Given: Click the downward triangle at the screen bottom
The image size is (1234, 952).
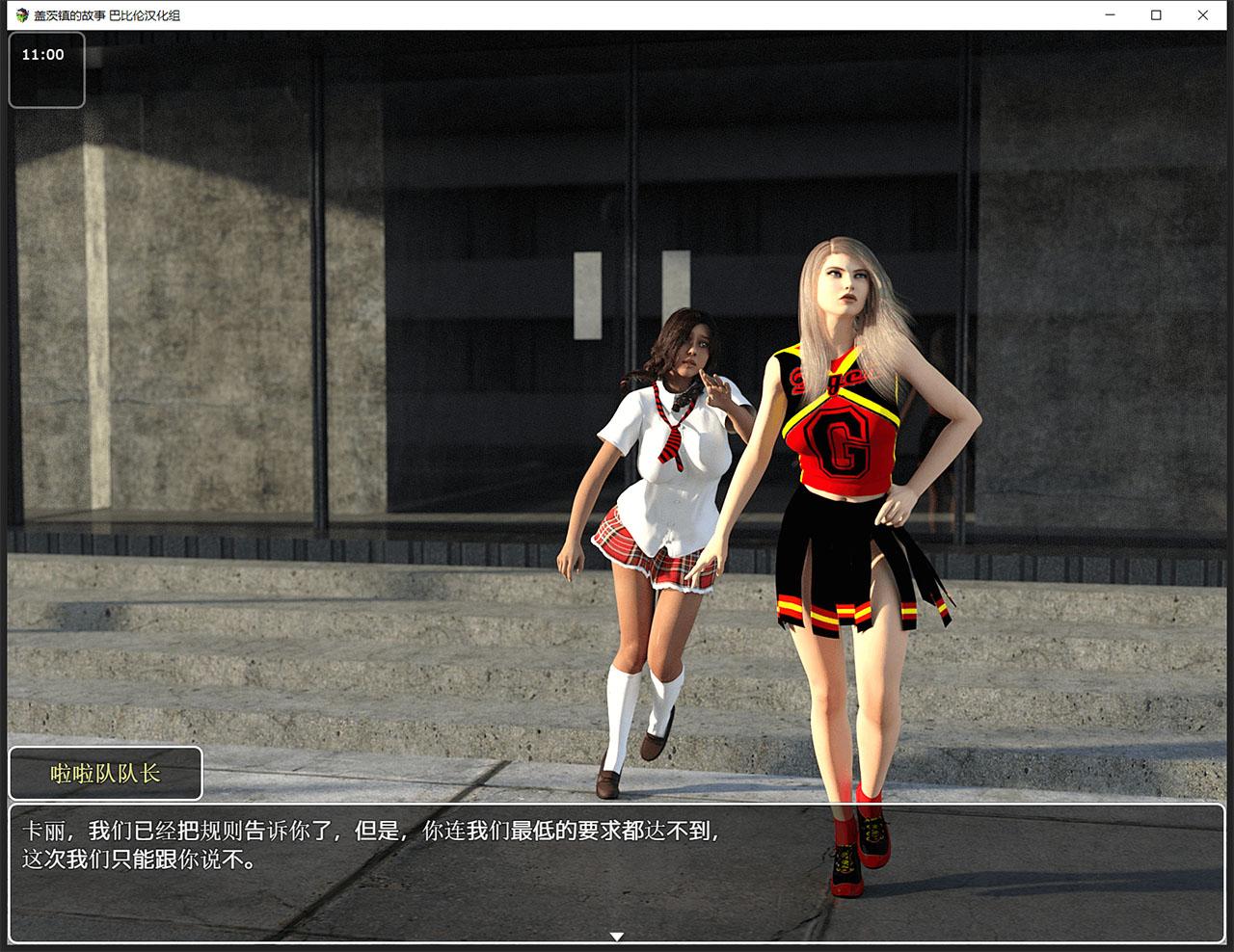Looking at the screenshot, I should click(616, 934).
